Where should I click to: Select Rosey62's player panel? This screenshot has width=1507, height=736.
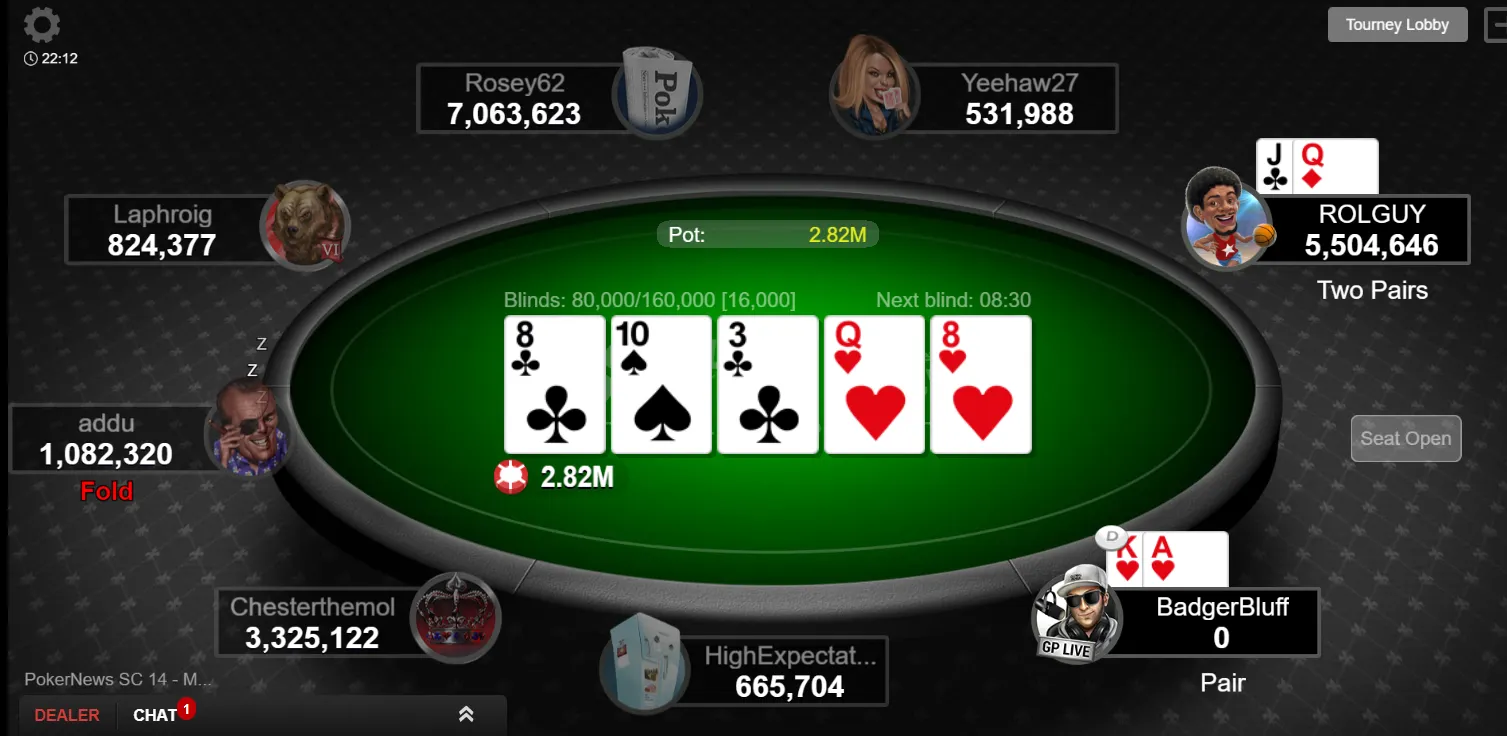(x=515, y=99)
